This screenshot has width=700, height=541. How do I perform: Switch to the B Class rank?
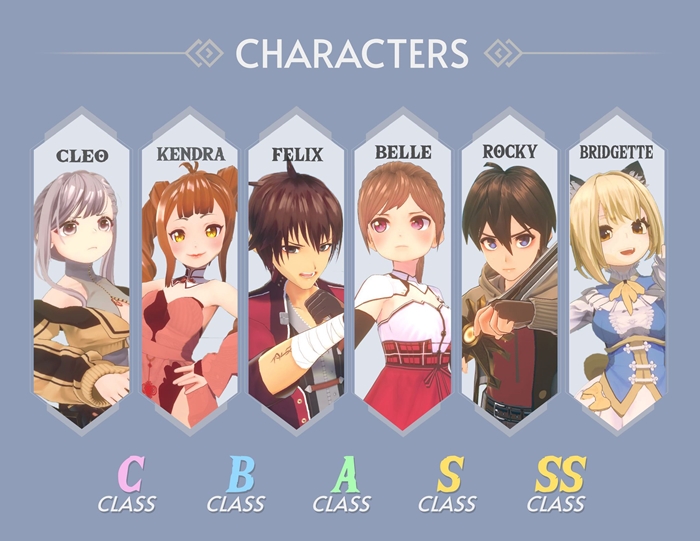coord(237,485)
